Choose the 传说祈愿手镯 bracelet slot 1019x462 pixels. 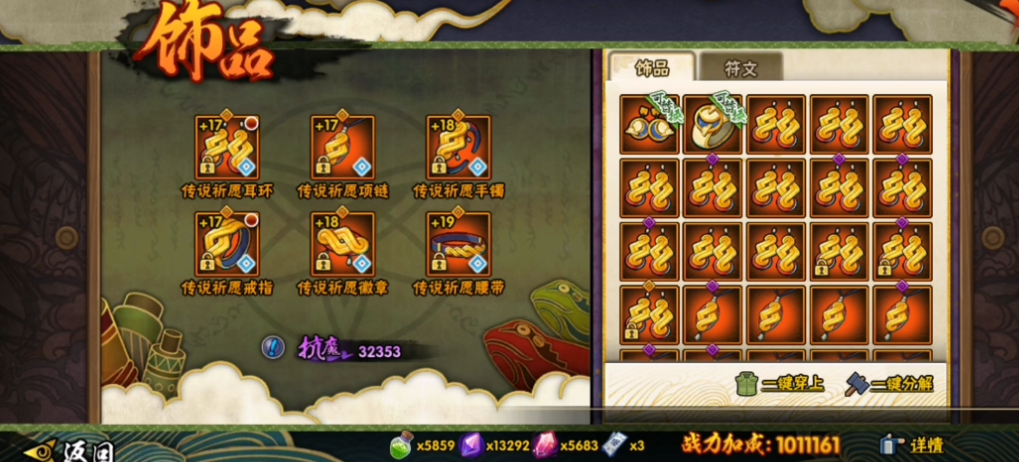pyautogui.click(x=458, y=147)
